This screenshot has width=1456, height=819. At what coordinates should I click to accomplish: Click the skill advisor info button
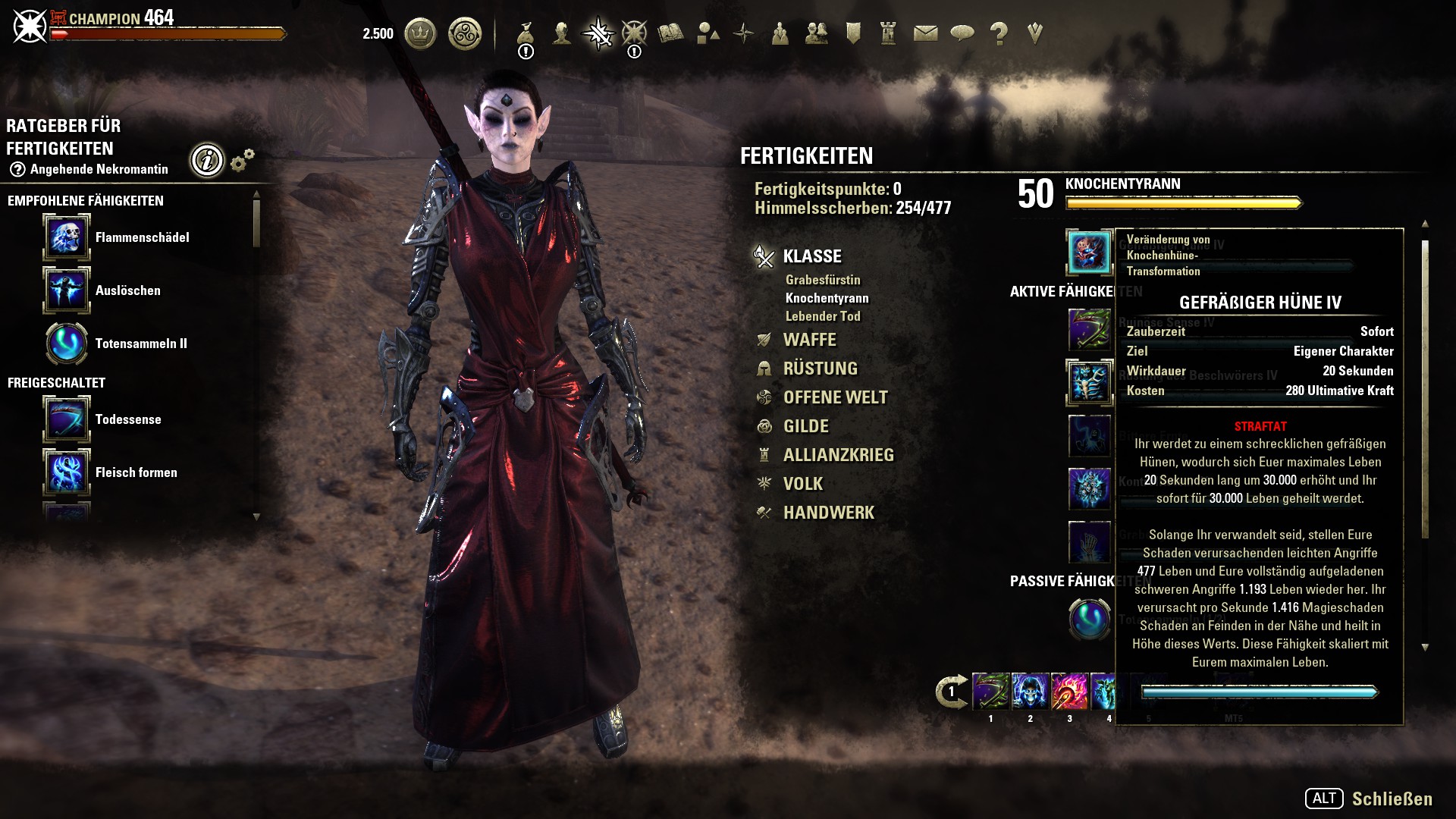tap(207, 160)
